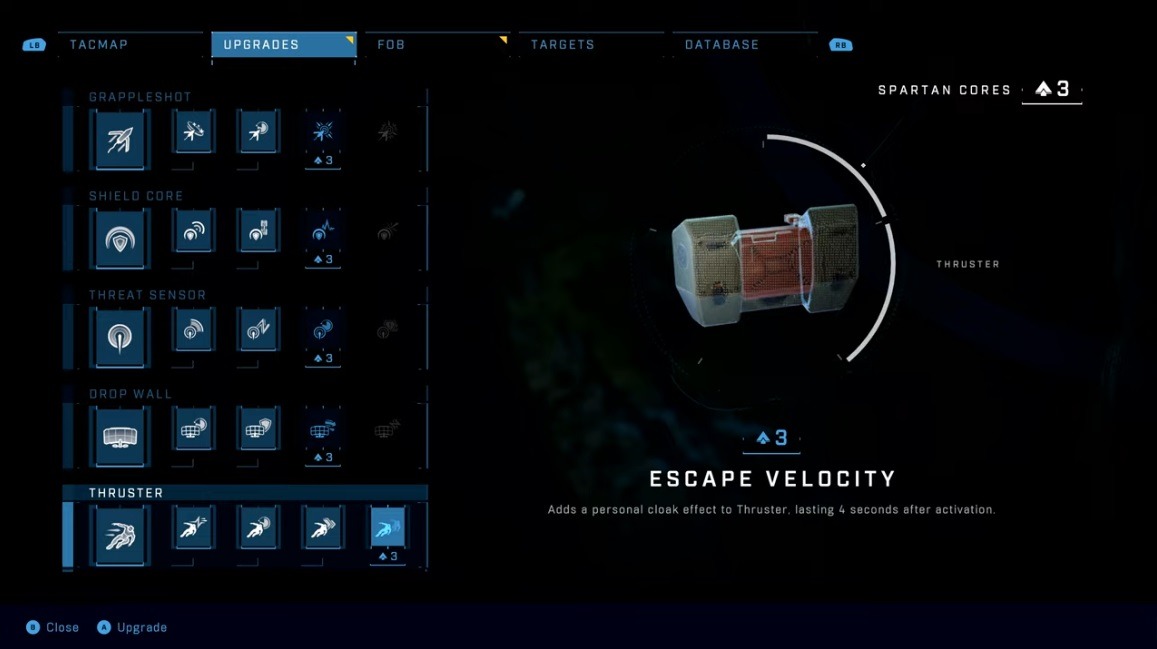Click the Upgrade button
This screenshot has height=649, width=1157.
(x=133, y=627)
